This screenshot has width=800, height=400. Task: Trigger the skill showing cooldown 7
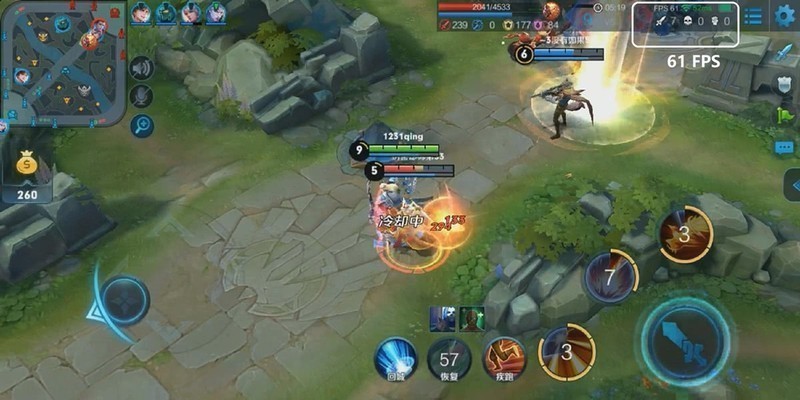pyautogui.click(x=610, y=275)
